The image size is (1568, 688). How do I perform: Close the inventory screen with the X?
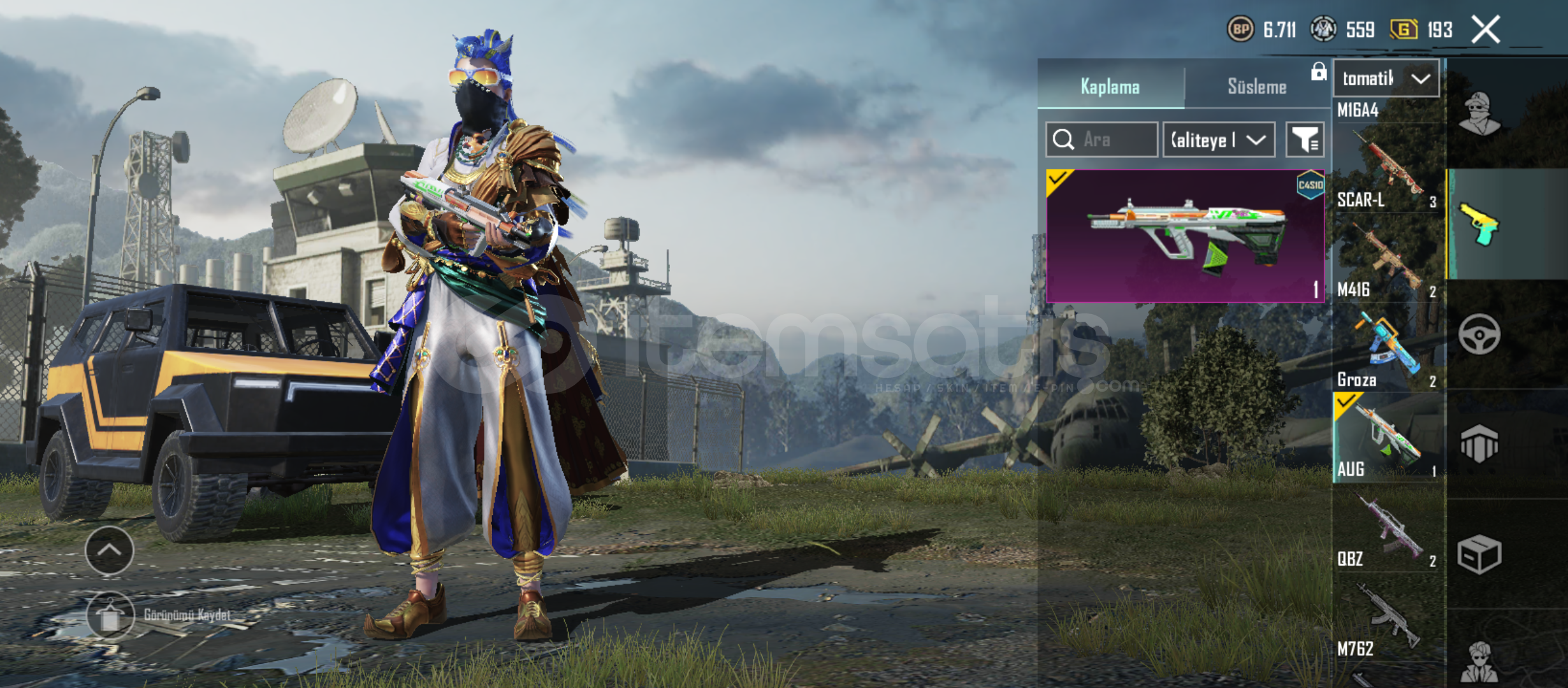click(x=1485, y=30)
